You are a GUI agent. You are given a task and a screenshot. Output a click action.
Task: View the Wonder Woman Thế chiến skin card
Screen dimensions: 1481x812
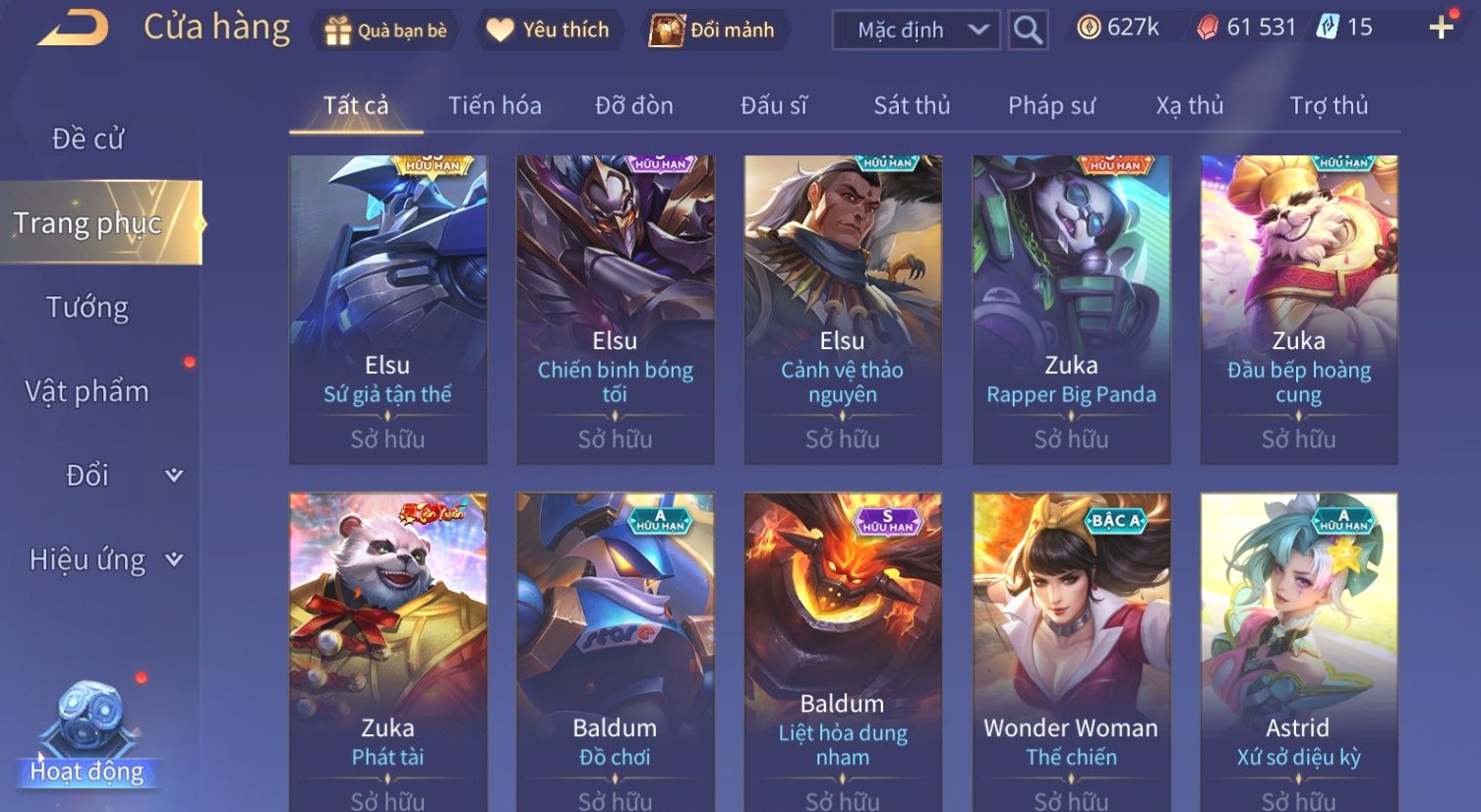point(1071,651)
